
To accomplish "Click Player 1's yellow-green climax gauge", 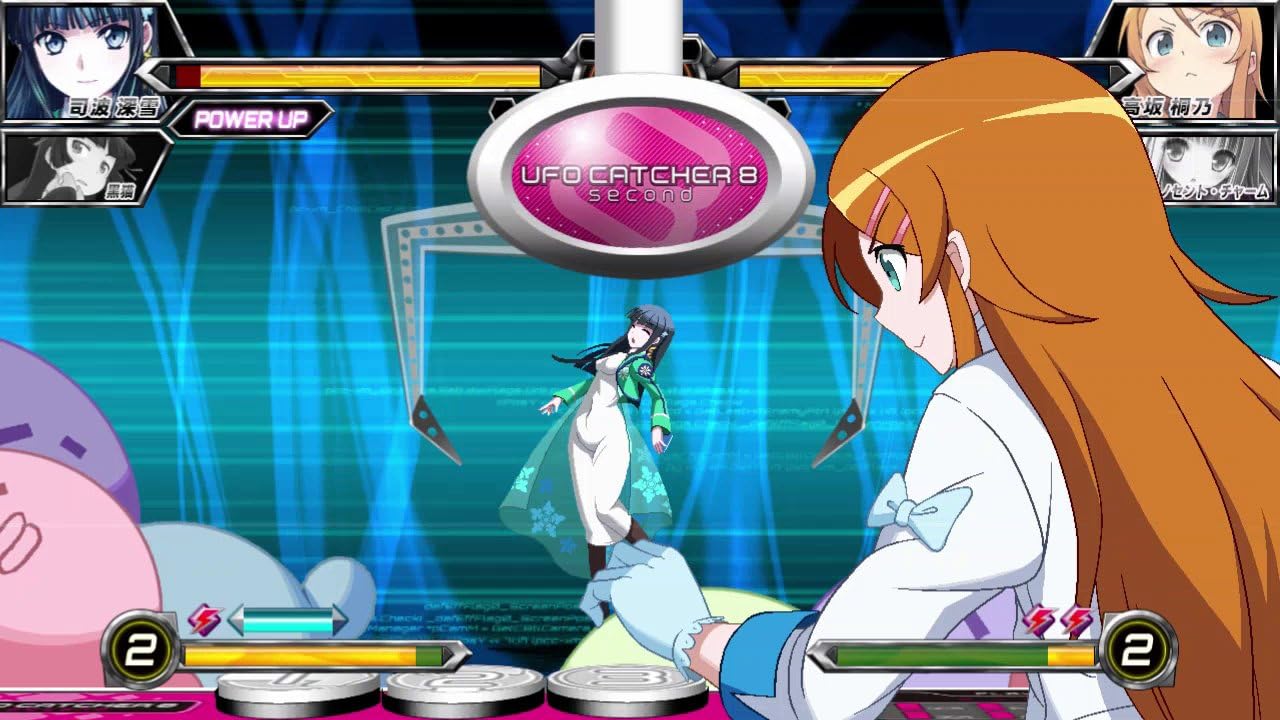I will click(320, 655).
